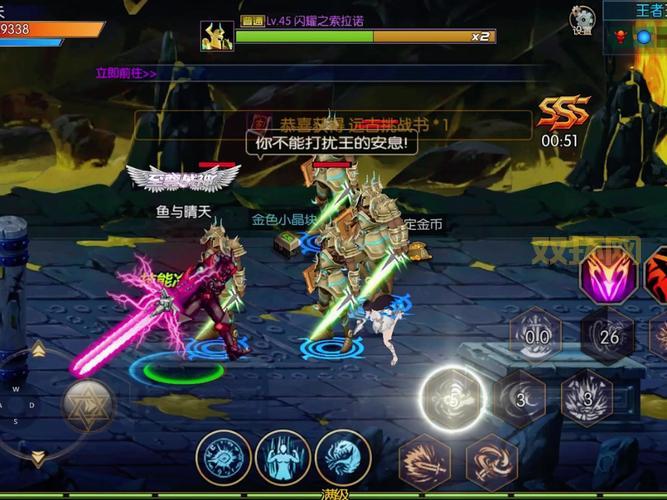Image resolution: width=667 pixels, height=500 pixels.
Task: Tap the 立即前往 go-now link
Action: click(x=126, y=73)
